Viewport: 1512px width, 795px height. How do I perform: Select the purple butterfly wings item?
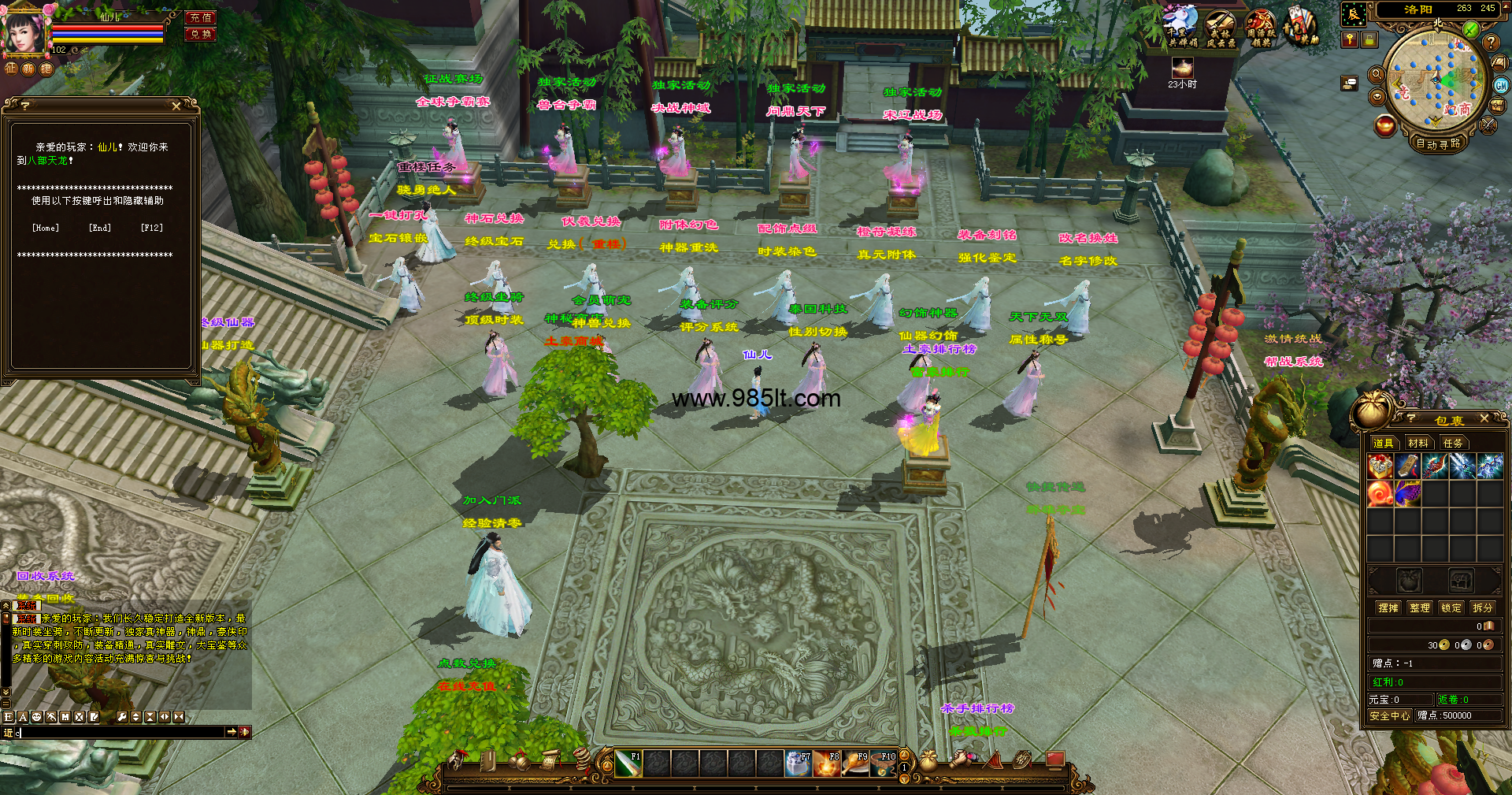click(x=1407, y=494)
